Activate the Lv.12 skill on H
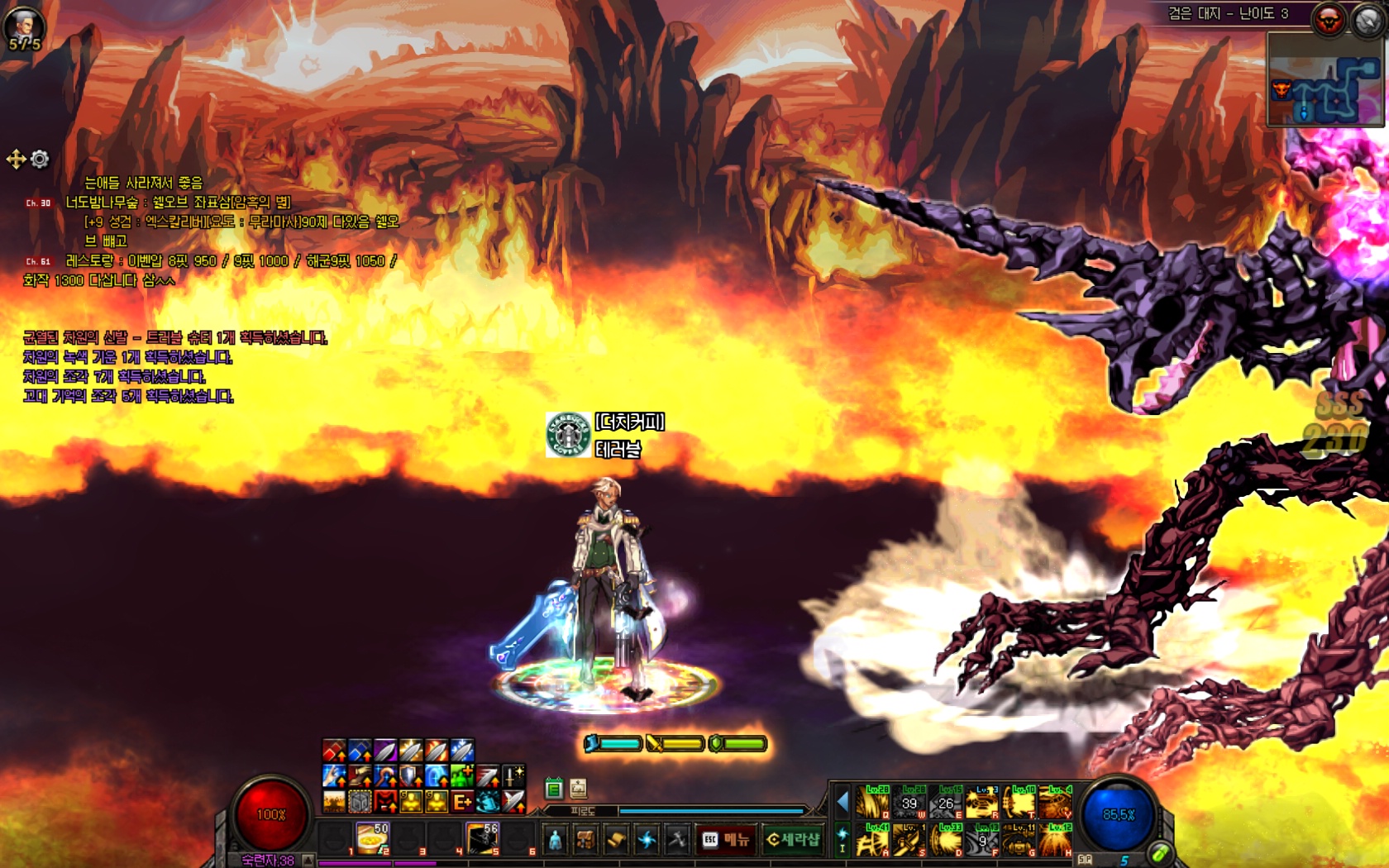The width and height of the screenshot is (1389, 868). pos(1055,840)
